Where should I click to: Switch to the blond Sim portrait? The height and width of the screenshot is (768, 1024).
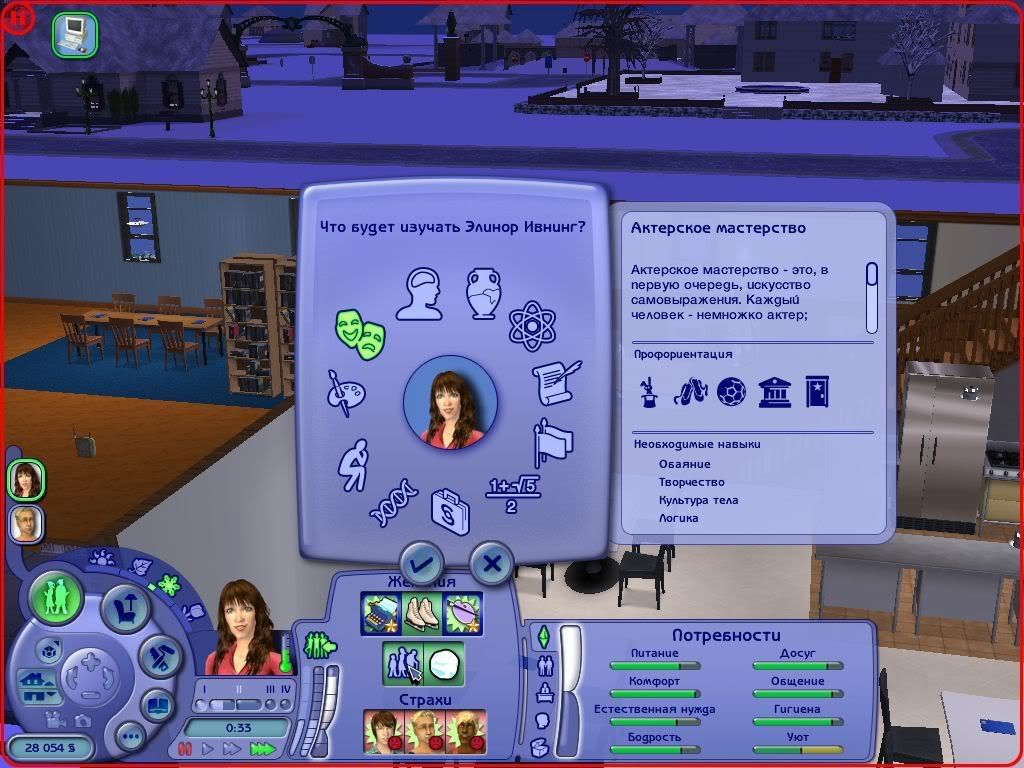pyautogui.click(x=26, y=524)
